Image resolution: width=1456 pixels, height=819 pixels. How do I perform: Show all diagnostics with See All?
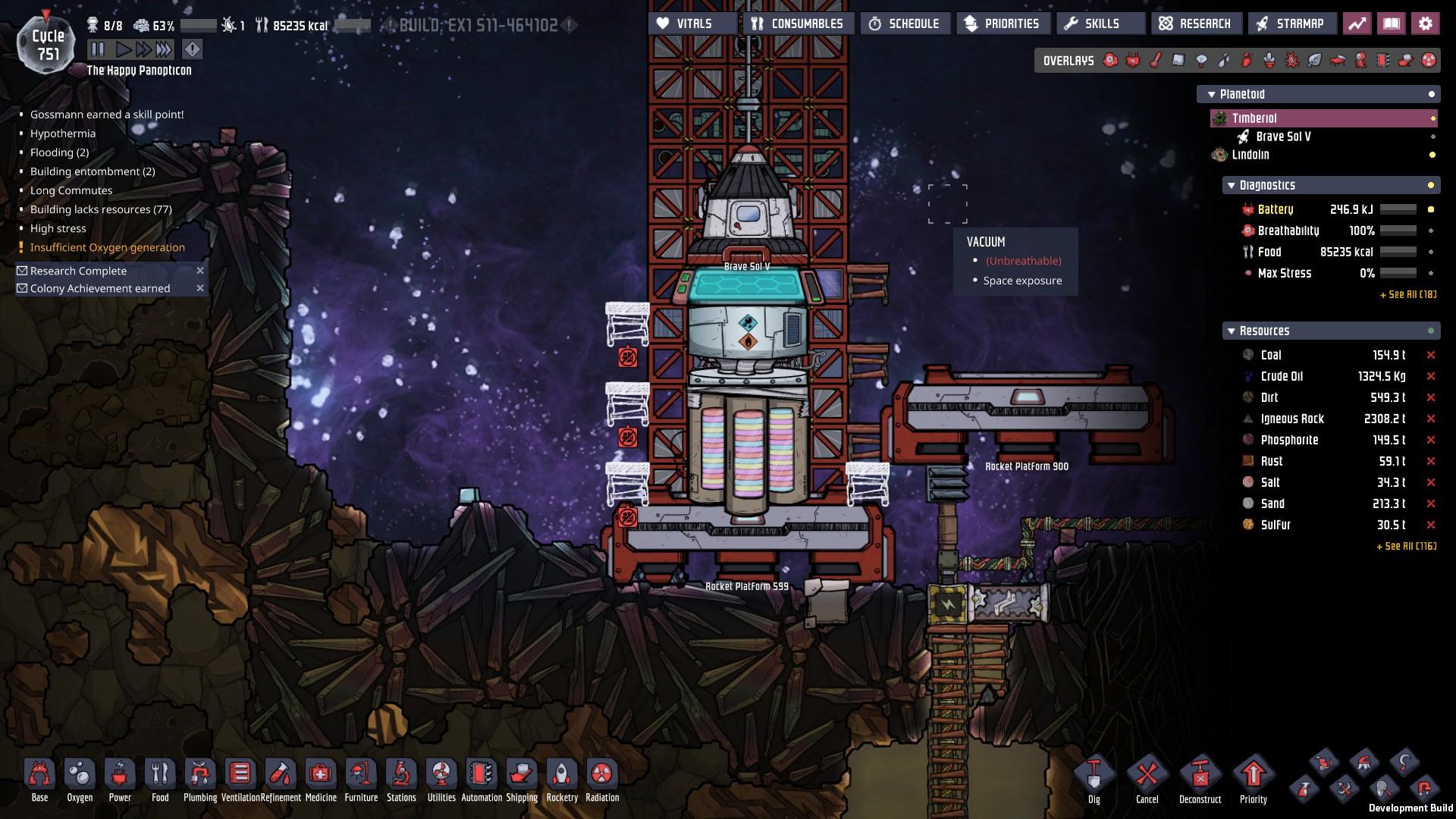(1407, 294)
